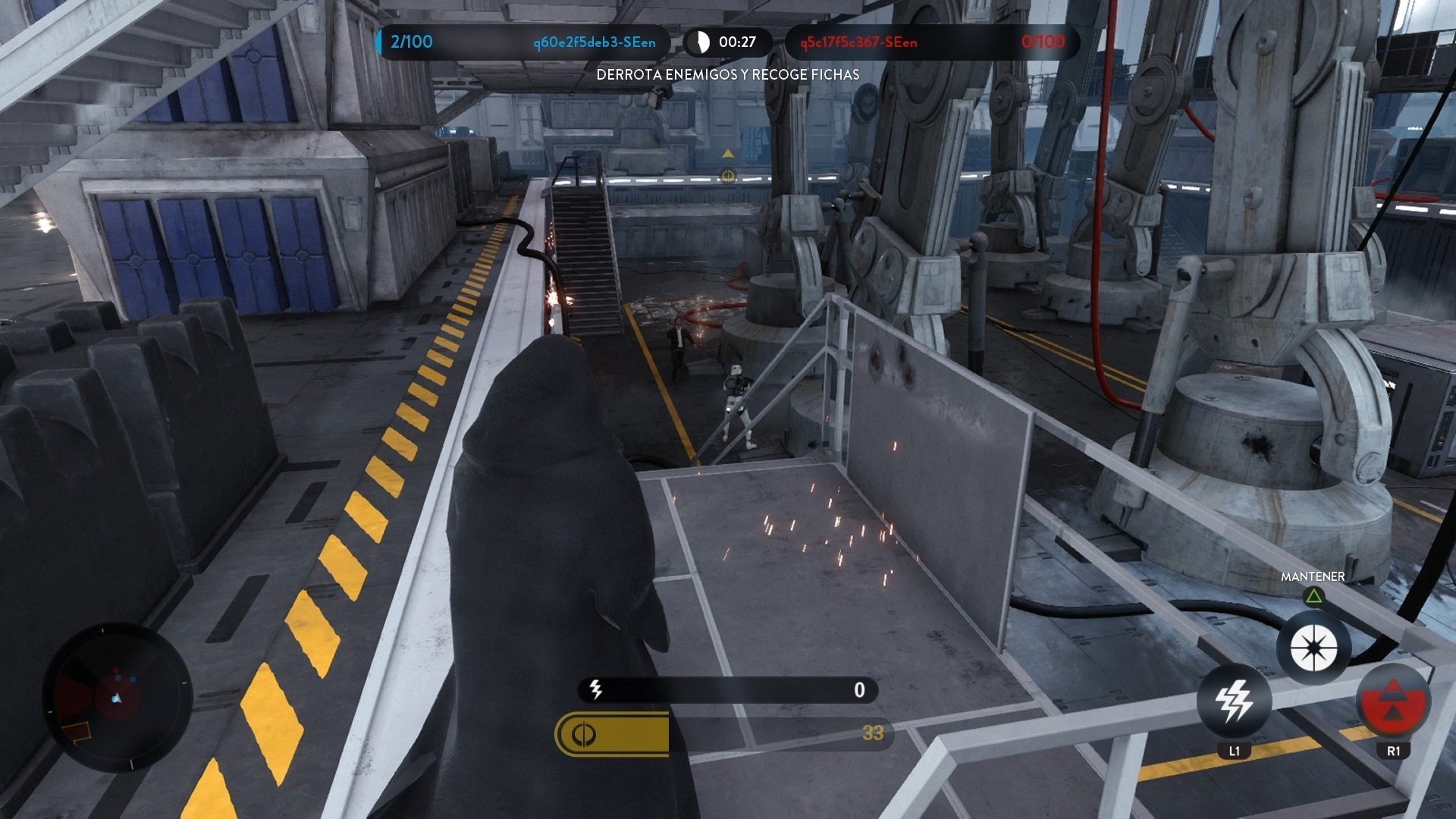This screenshot has width=1456, height=819.
Task: Click the yellow circular token icon on the charge bar
Action: 583,733
